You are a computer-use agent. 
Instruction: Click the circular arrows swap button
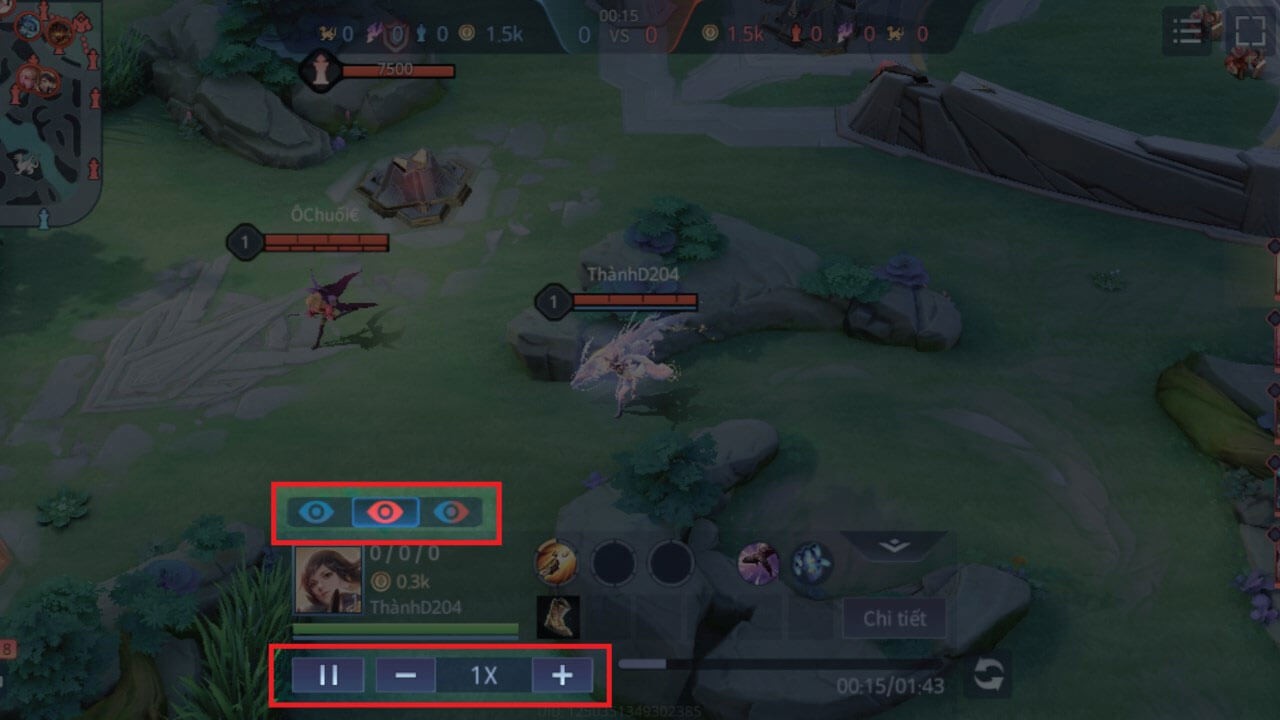[987, 676]
